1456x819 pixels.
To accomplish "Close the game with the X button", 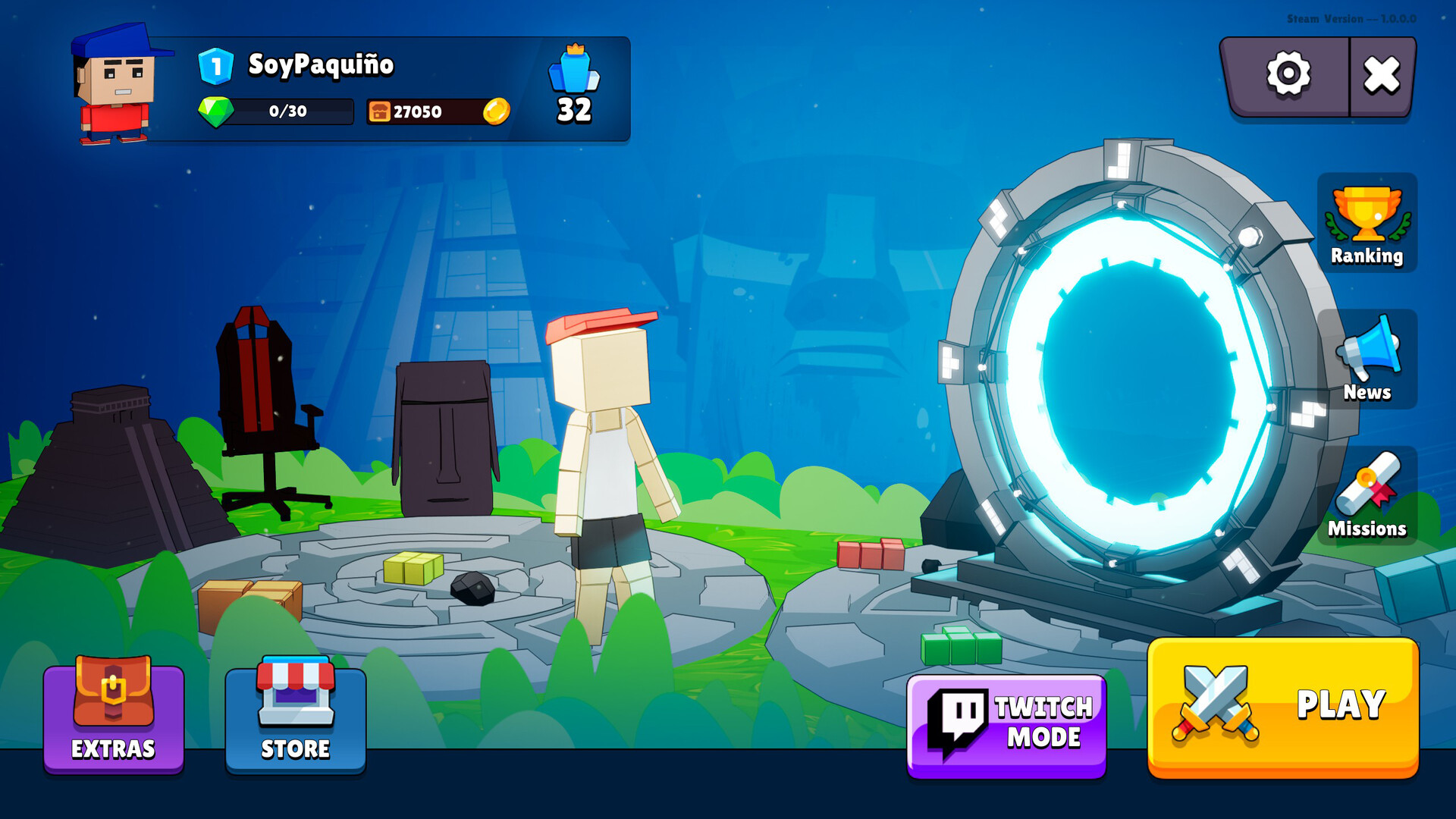I will tap(1382, 75).
